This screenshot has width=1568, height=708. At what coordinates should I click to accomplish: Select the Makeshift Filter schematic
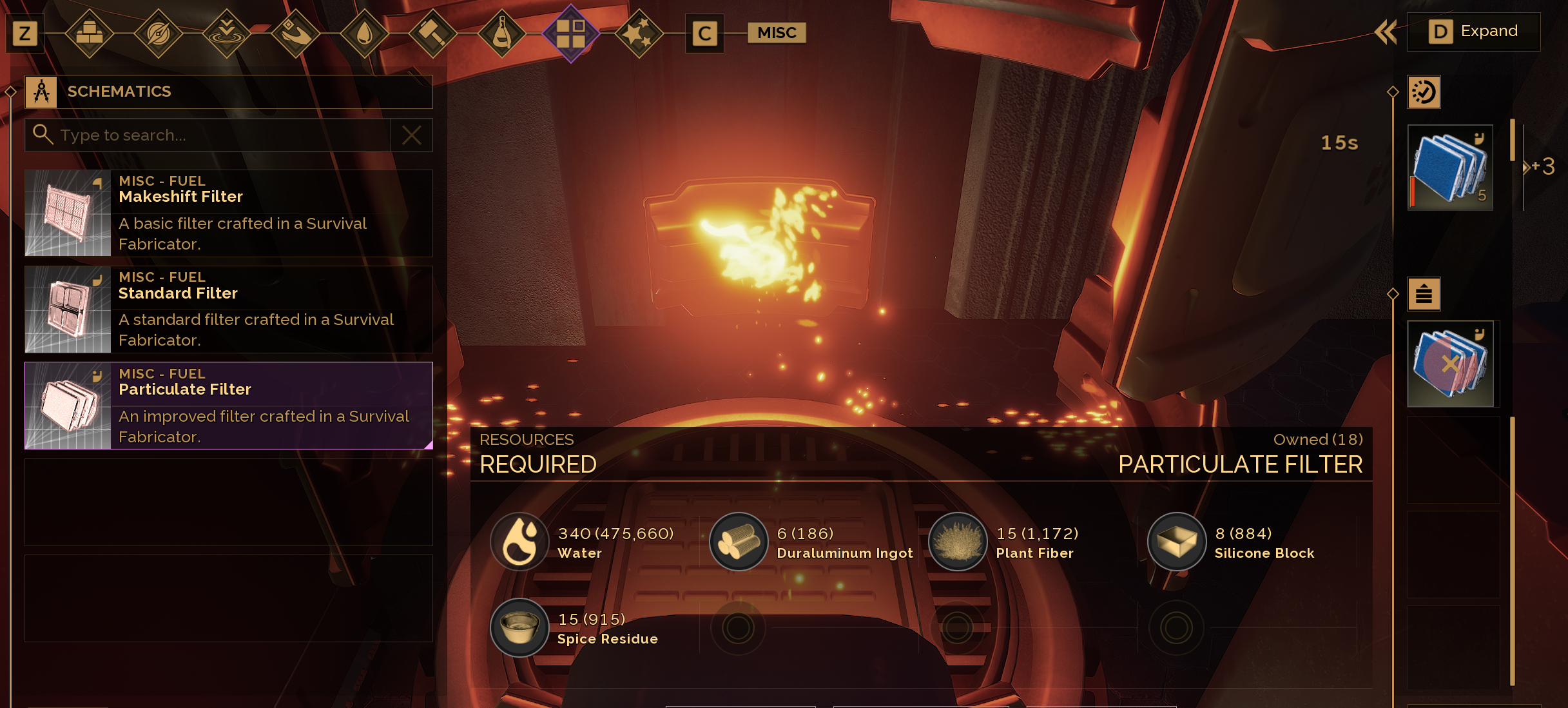228,213
